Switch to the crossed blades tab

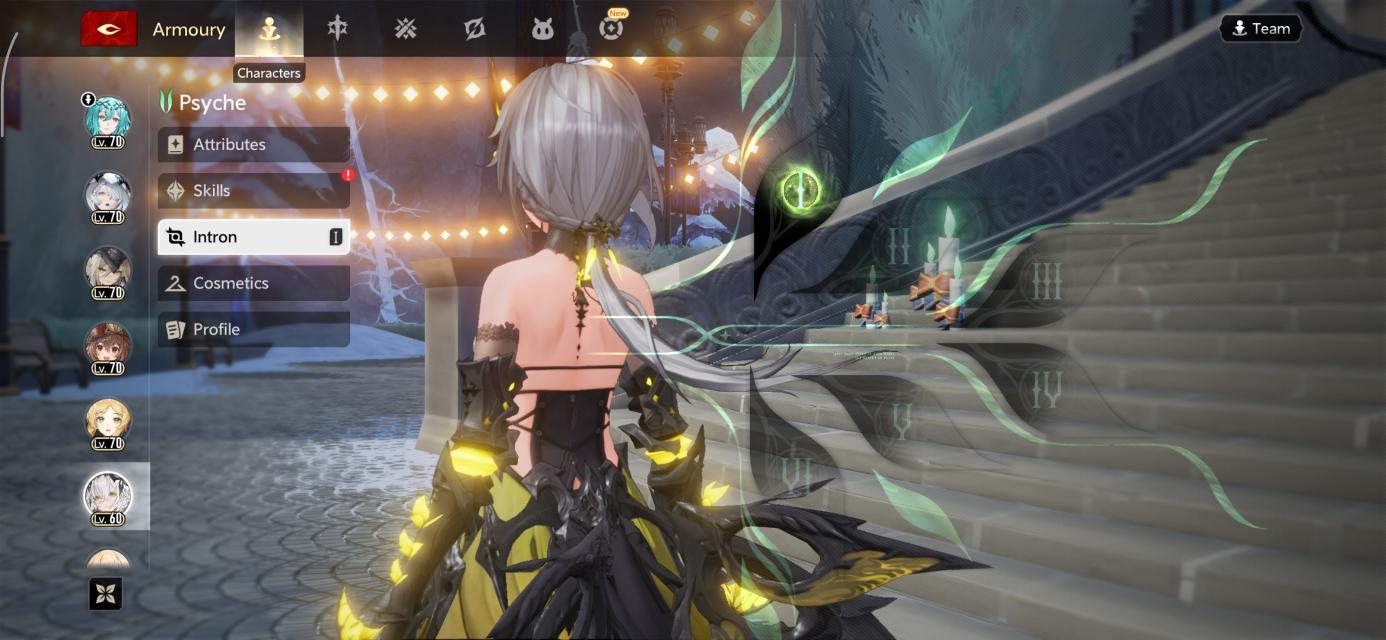(405, 29)
